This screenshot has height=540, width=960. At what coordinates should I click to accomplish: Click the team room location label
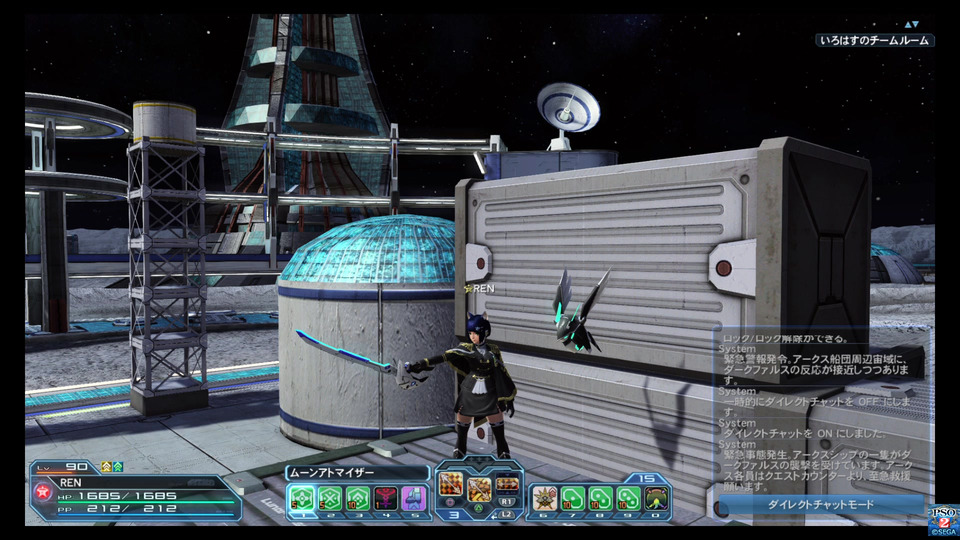pyautogui.click(x=874, y=41)
